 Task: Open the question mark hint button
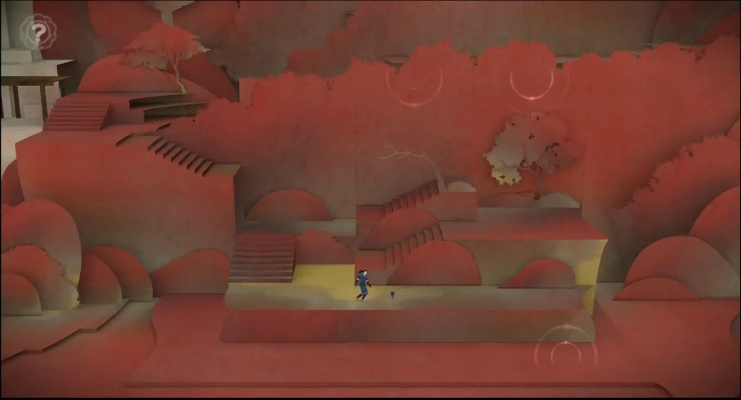pos(39,31)
